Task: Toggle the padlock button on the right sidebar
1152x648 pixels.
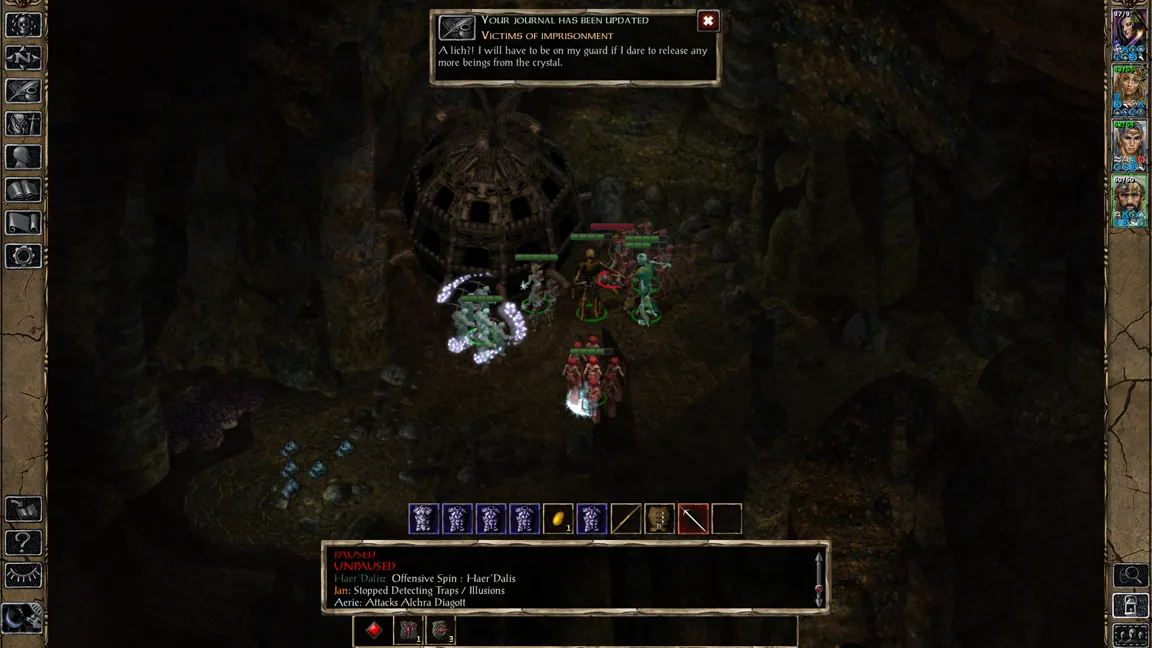Action: coord(1131,605)
